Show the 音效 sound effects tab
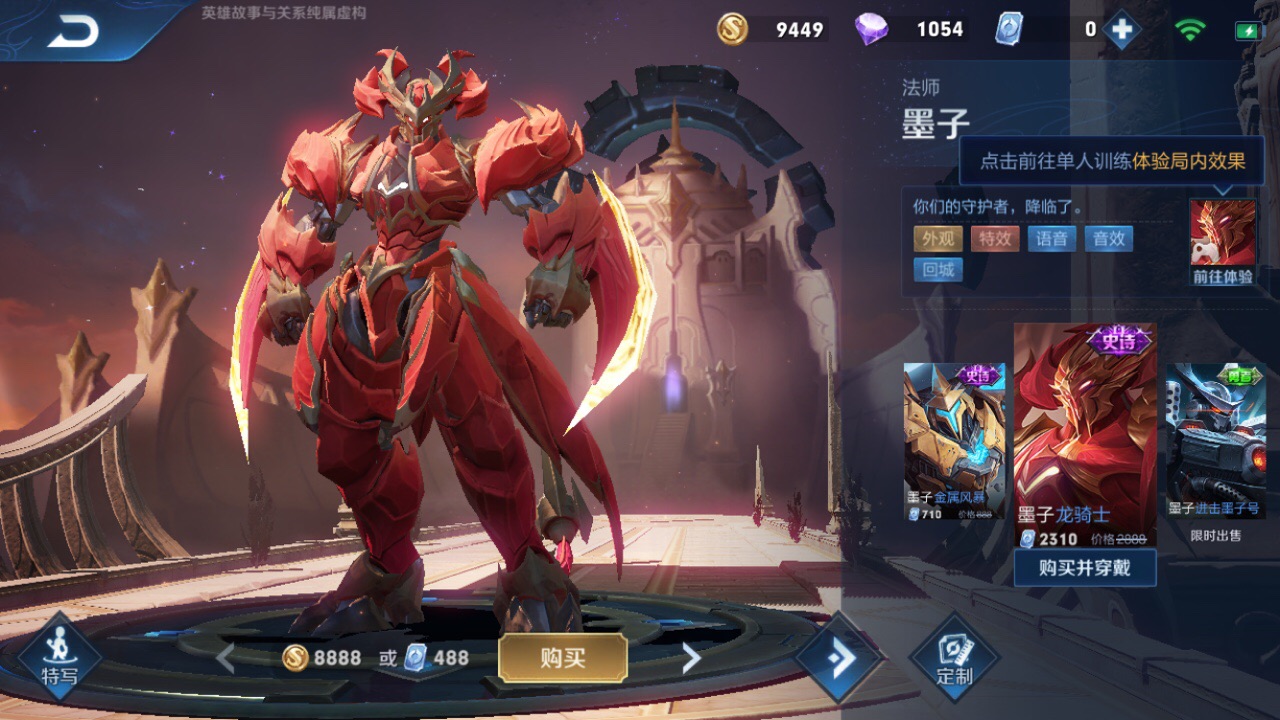The width and height of the screenshot is (1280, 720). point(1108,239)
